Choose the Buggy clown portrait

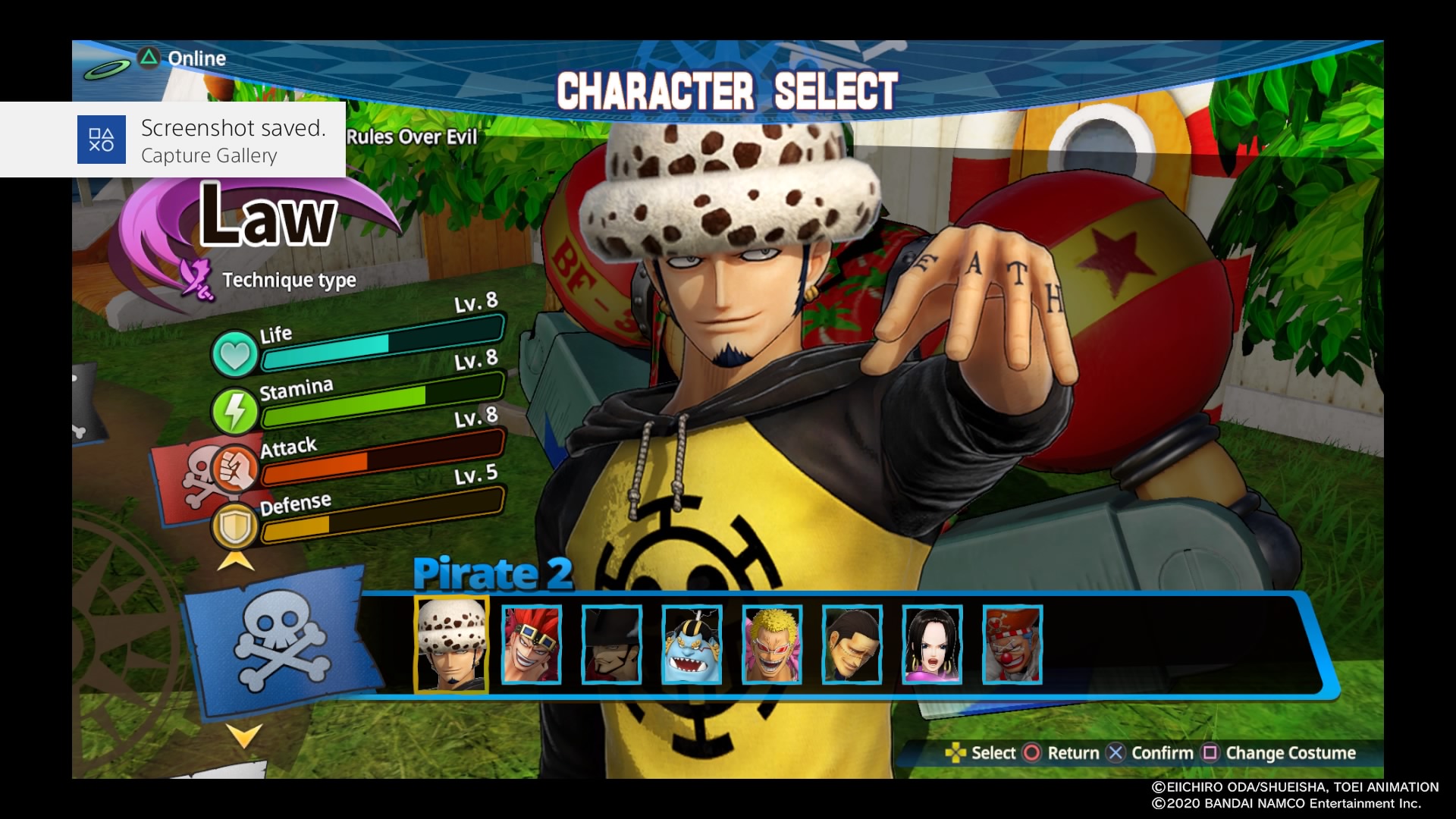1012,645
